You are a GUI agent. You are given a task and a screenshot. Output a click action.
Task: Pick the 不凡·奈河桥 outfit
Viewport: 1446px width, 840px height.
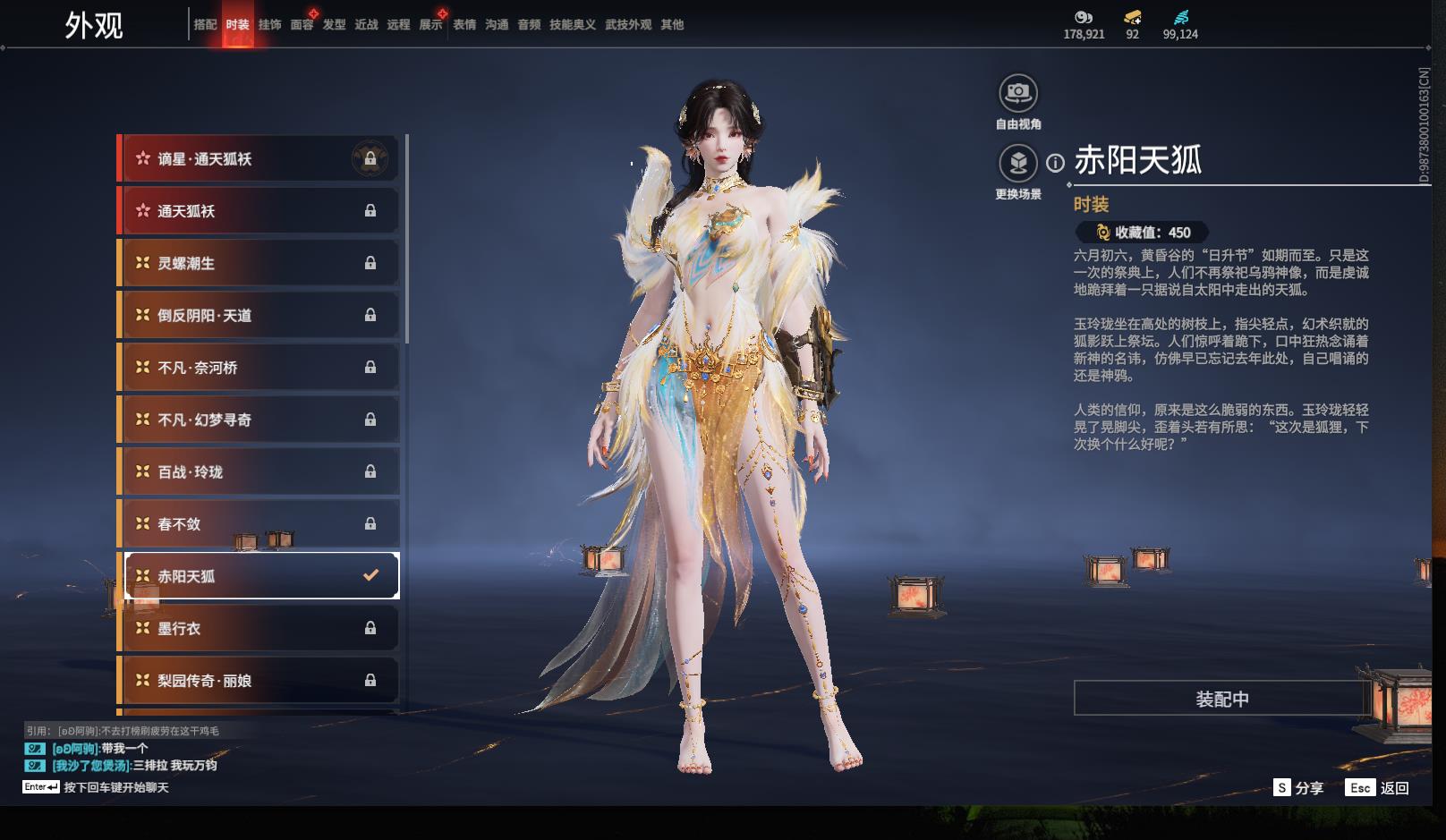click(x=259, y=368)
